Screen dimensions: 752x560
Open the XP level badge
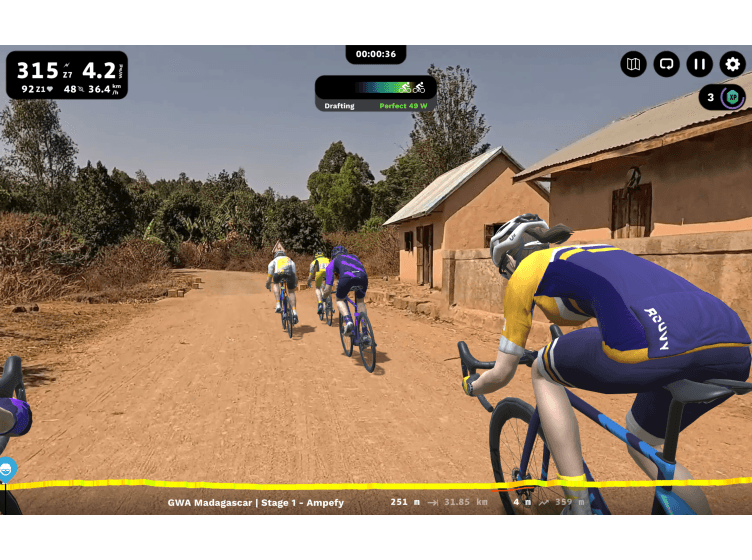pos(732,97)
